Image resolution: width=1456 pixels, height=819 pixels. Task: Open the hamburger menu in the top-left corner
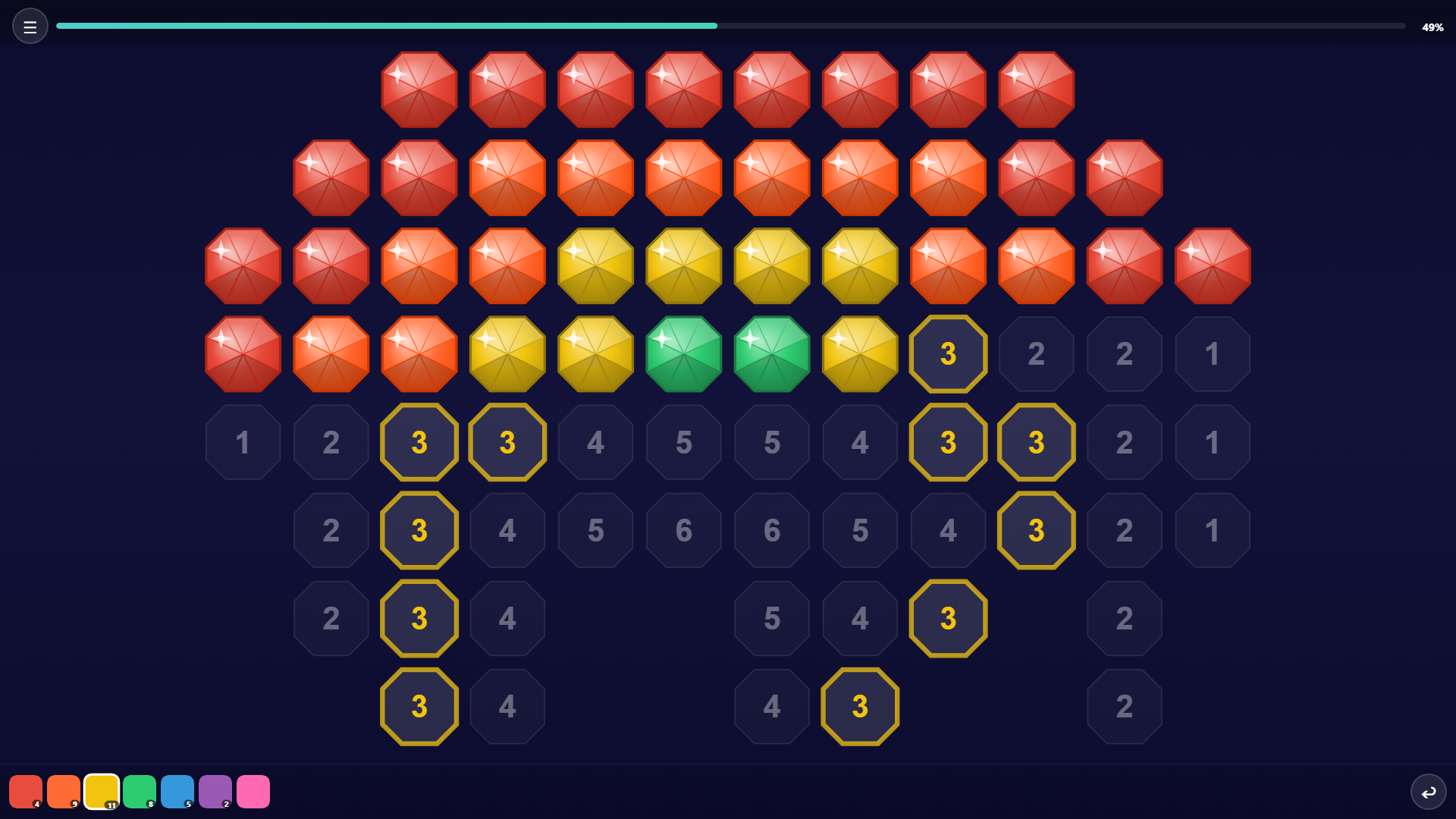click(x=30, y=25)
